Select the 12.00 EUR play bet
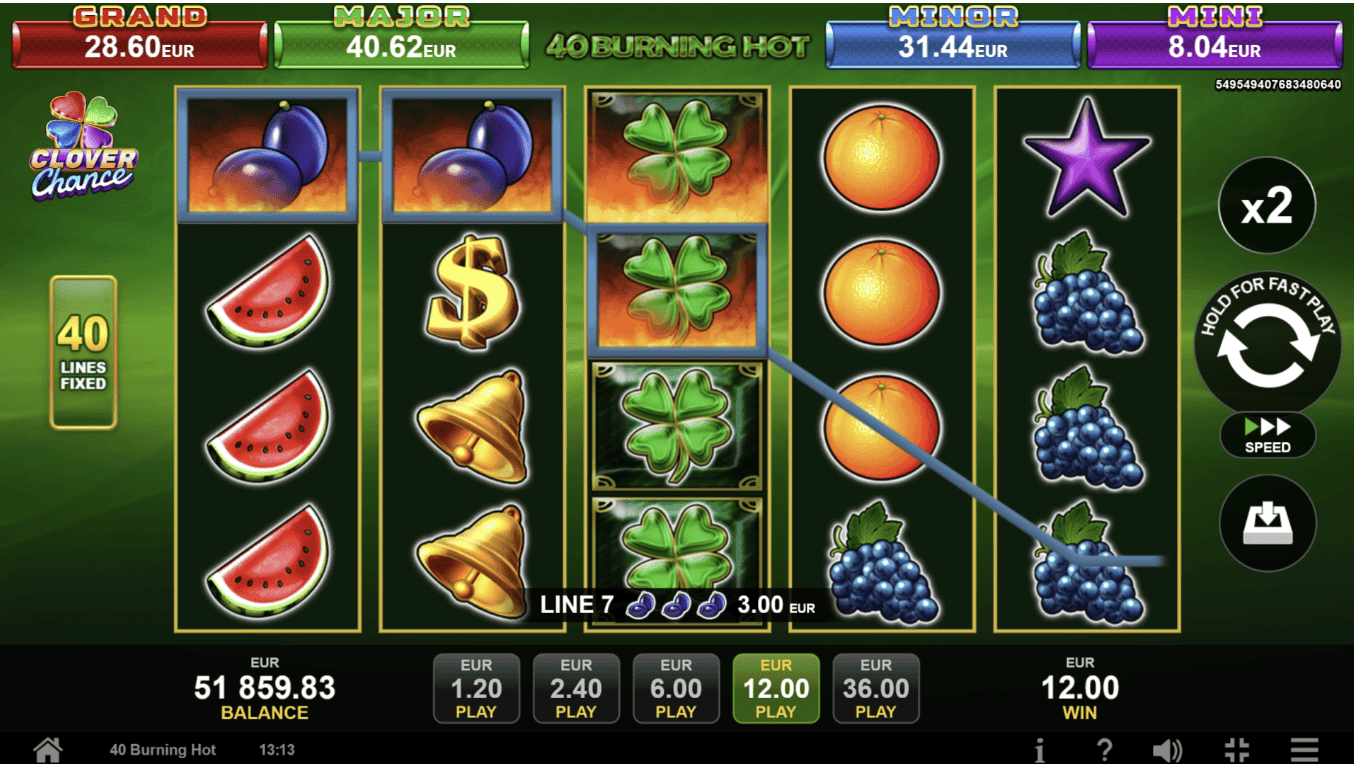1354x764 pixels. pos(776,688)
